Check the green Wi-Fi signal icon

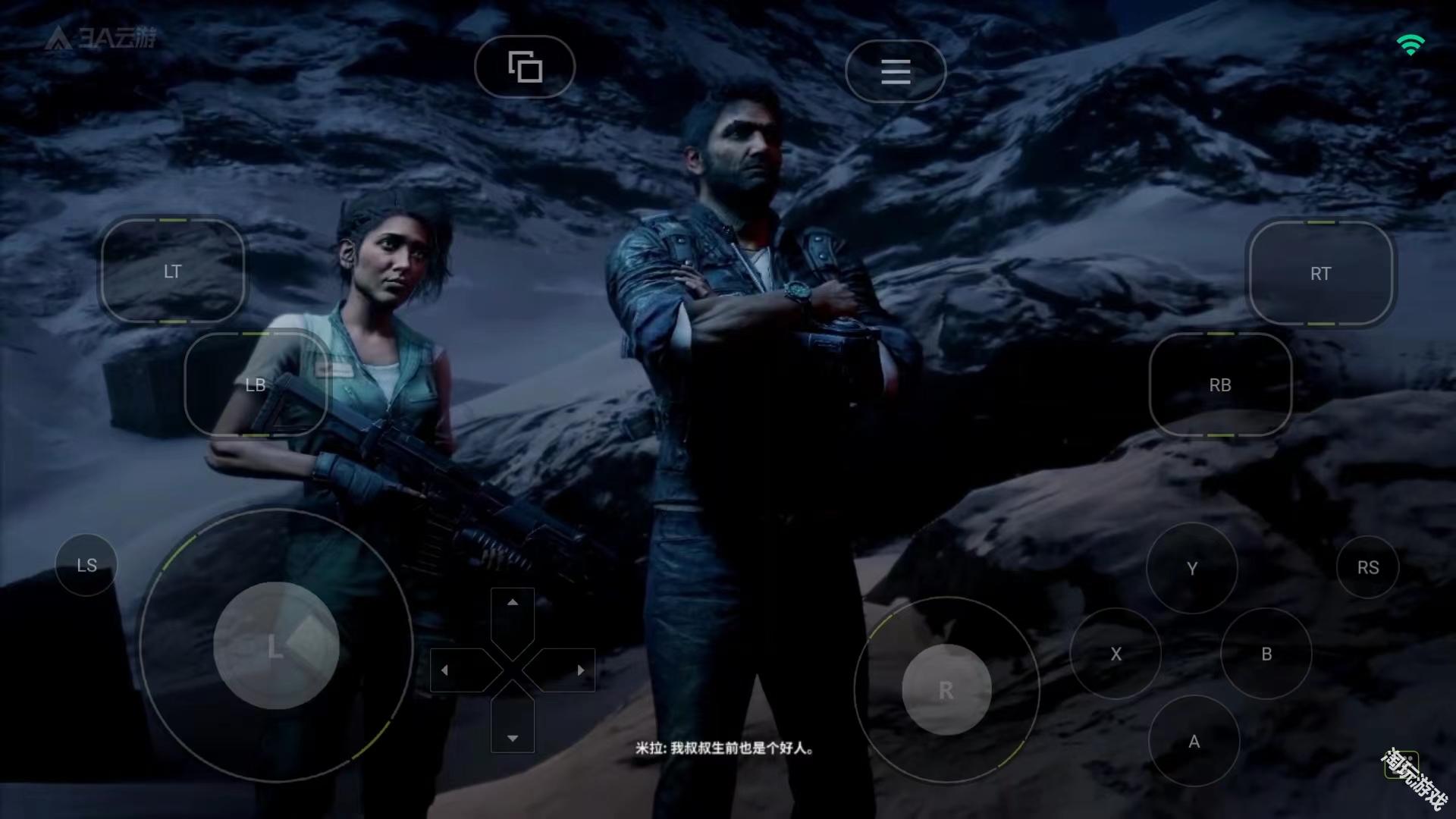(1410, 45)
